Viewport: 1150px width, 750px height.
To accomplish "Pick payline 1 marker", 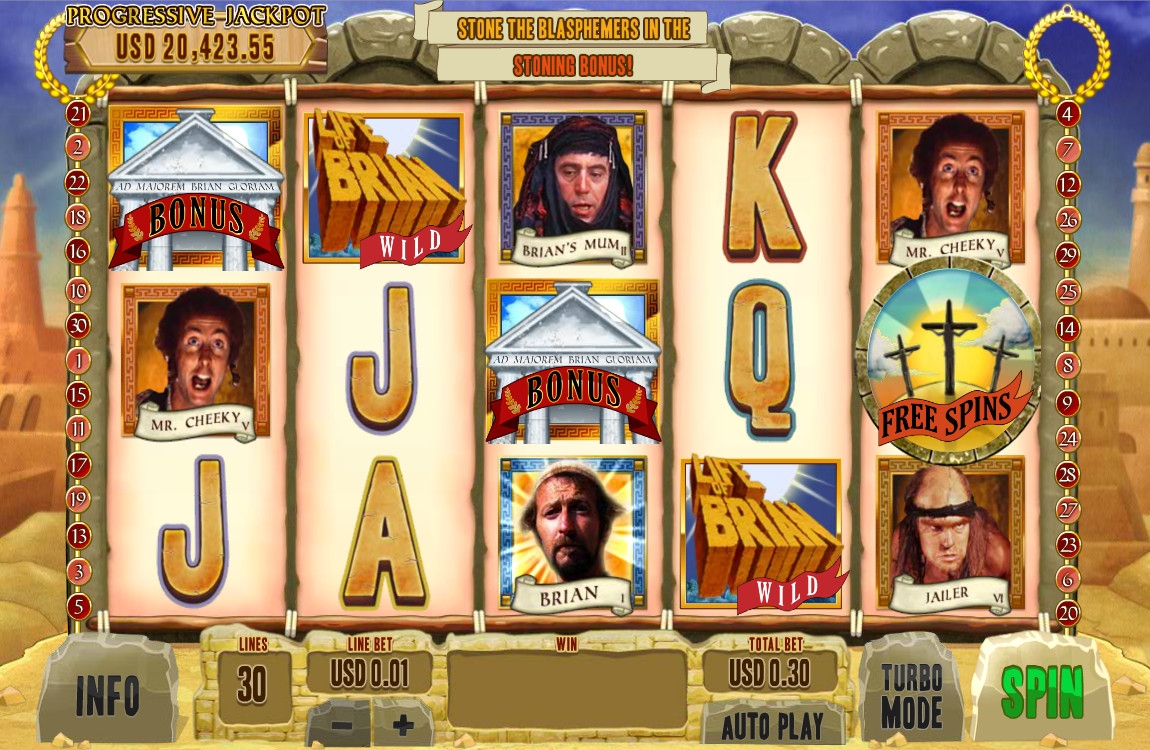I will coord(78,360).
